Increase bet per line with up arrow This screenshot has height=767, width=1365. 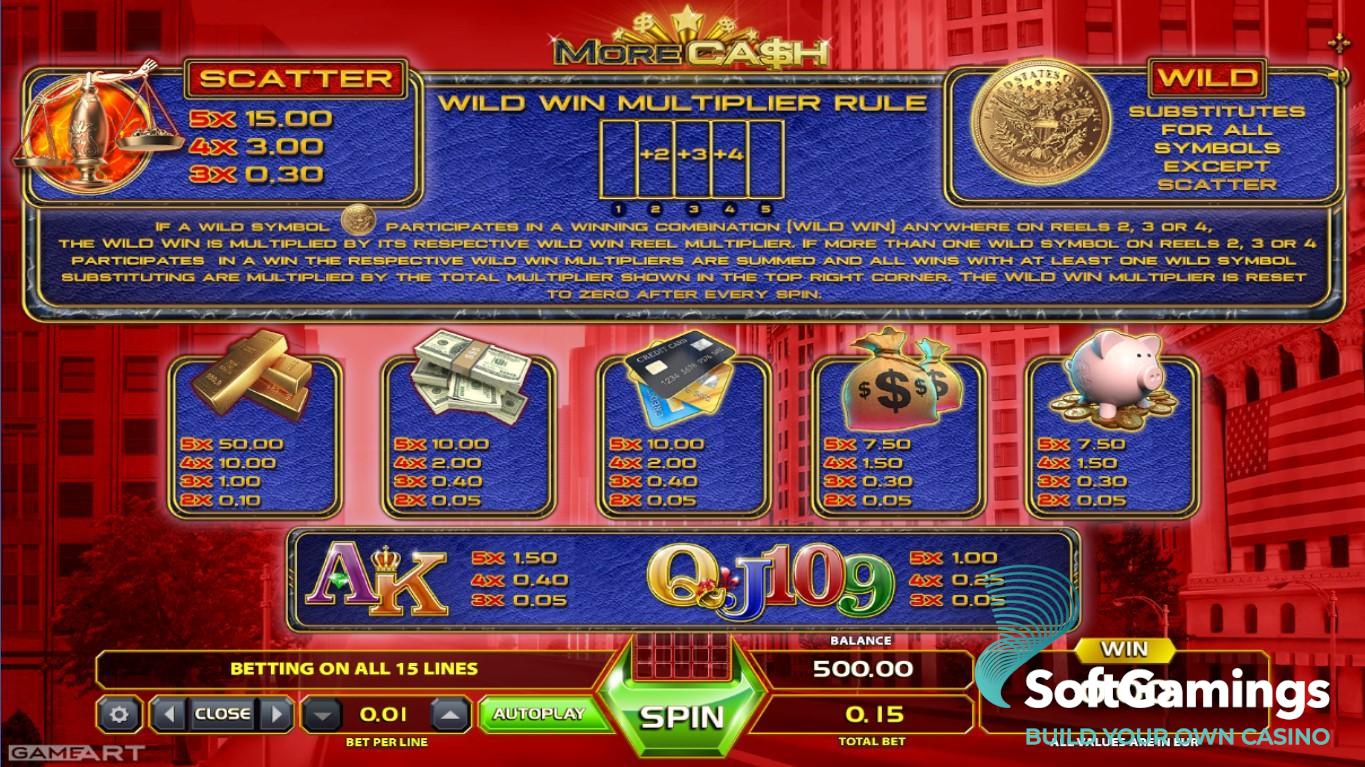point(450,713)
